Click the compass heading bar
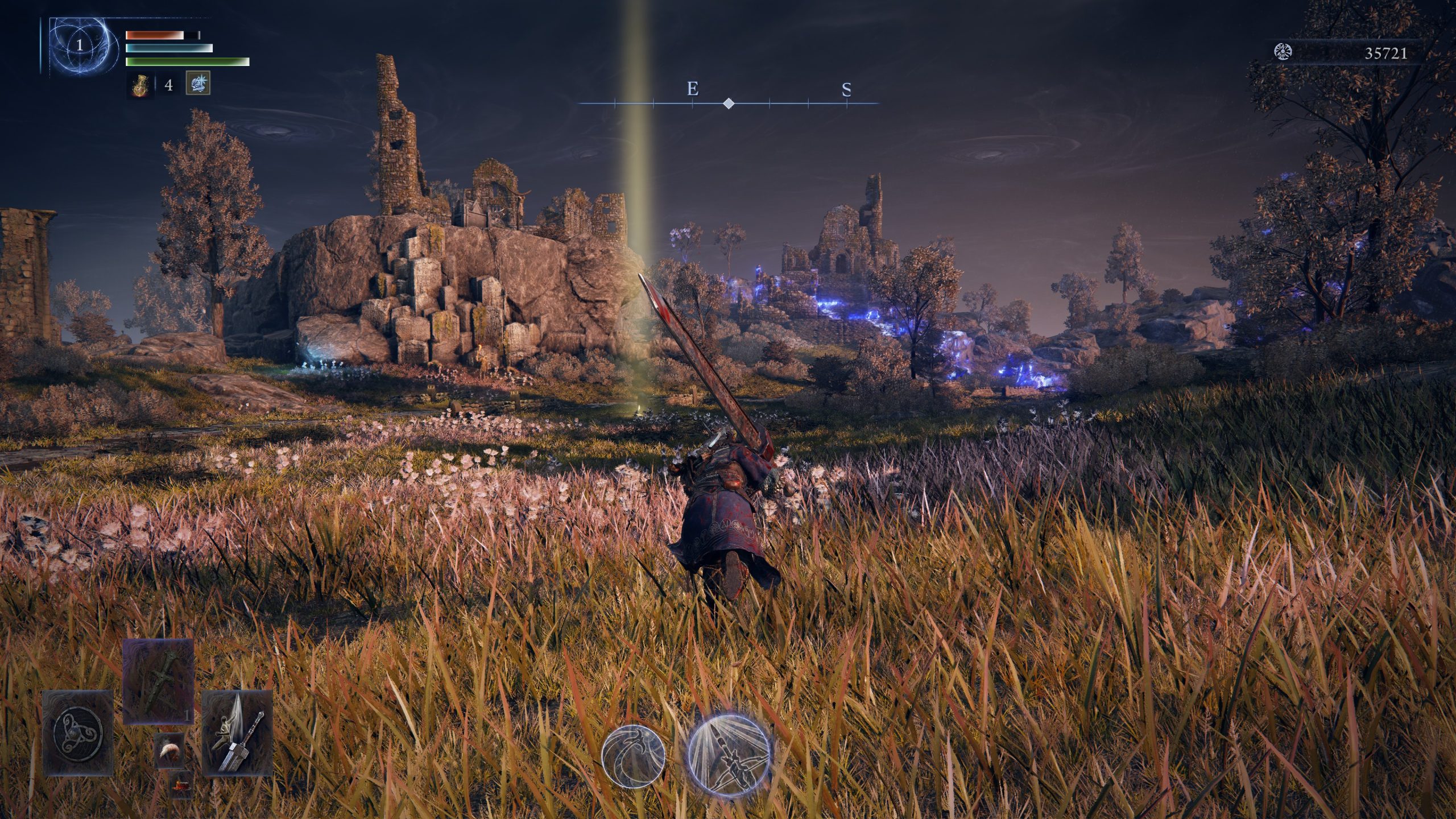Viewport: 1456px width, 819px height. coord(729,103)
